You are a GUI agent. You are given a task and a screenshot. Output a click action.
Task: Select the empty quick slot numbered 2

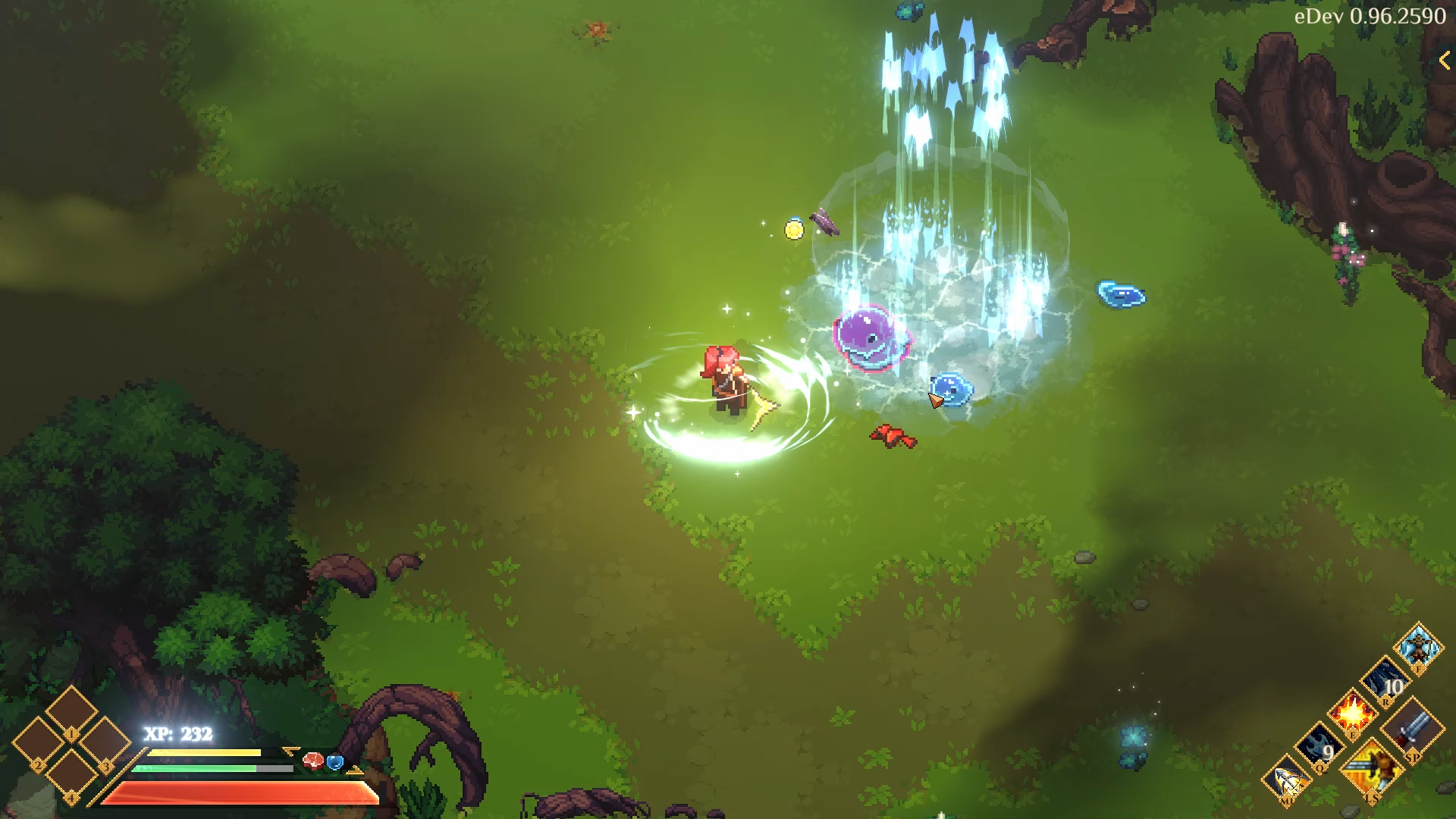point(39,744)
